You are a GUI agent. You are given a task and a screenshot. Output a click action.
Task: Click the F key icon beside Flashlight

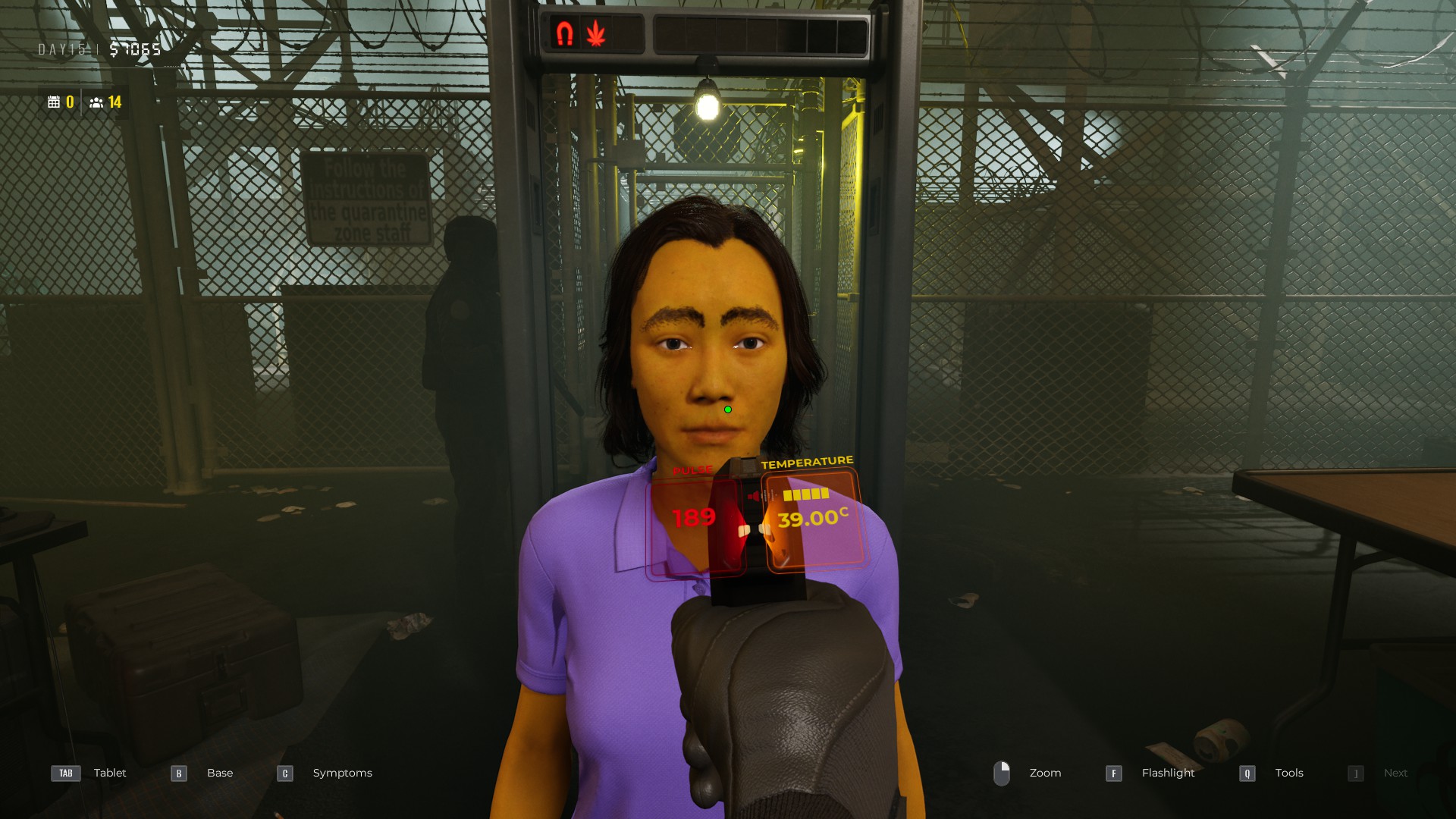click(1113, 773)
